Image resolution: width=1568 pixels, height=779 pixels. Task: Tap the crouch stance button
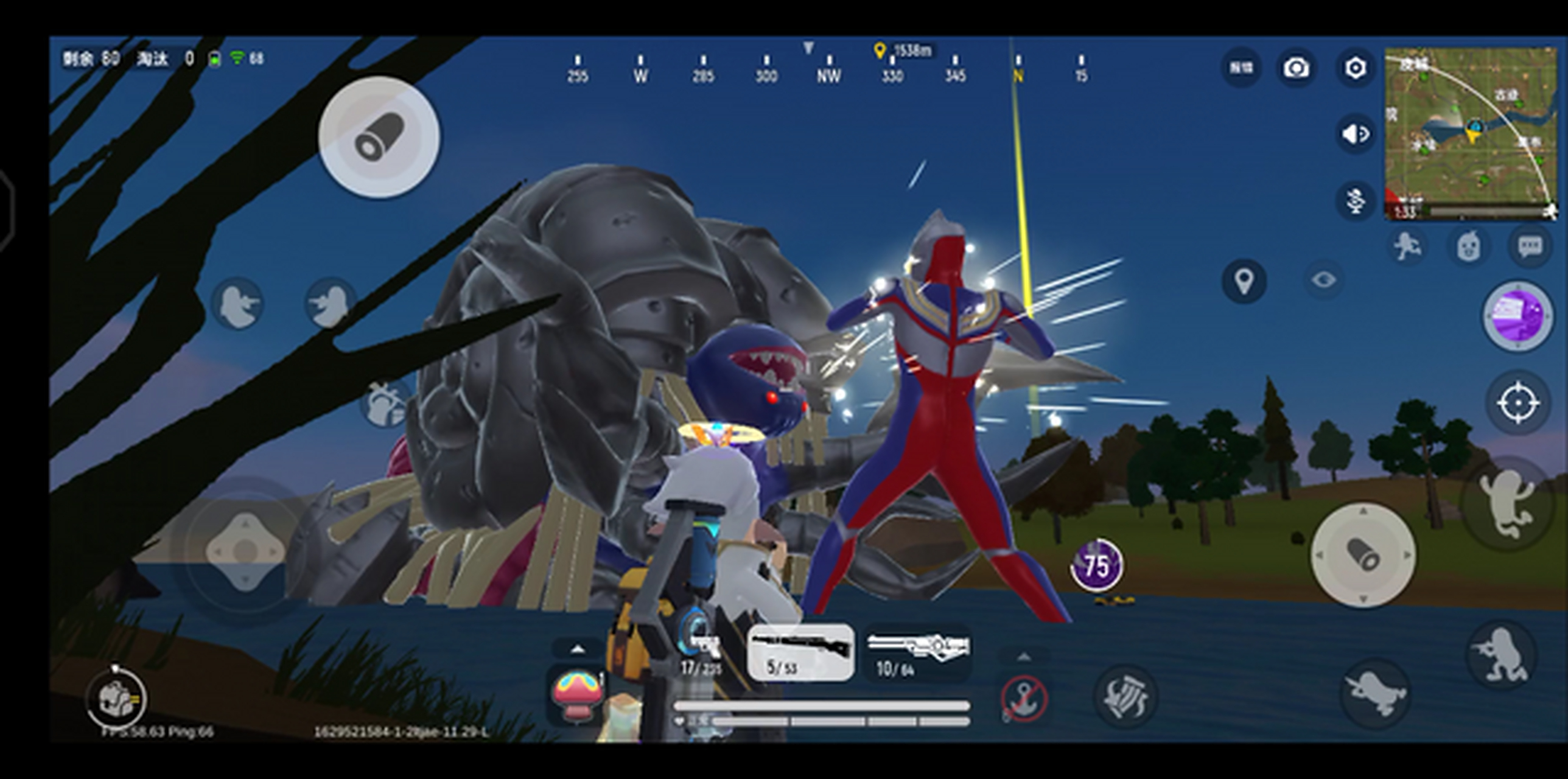(1500, 657)
